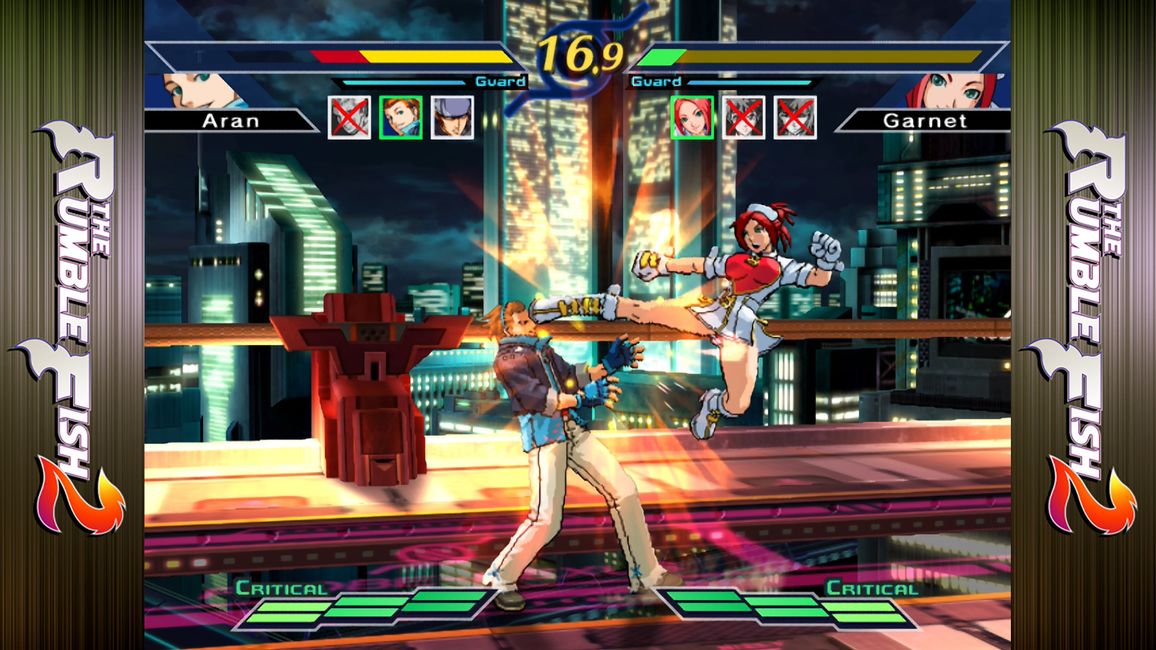Viewport: 1156px width, 650px height.
Task: Select Aran's green-bordered team roster icon
Action: coord(401,117)
